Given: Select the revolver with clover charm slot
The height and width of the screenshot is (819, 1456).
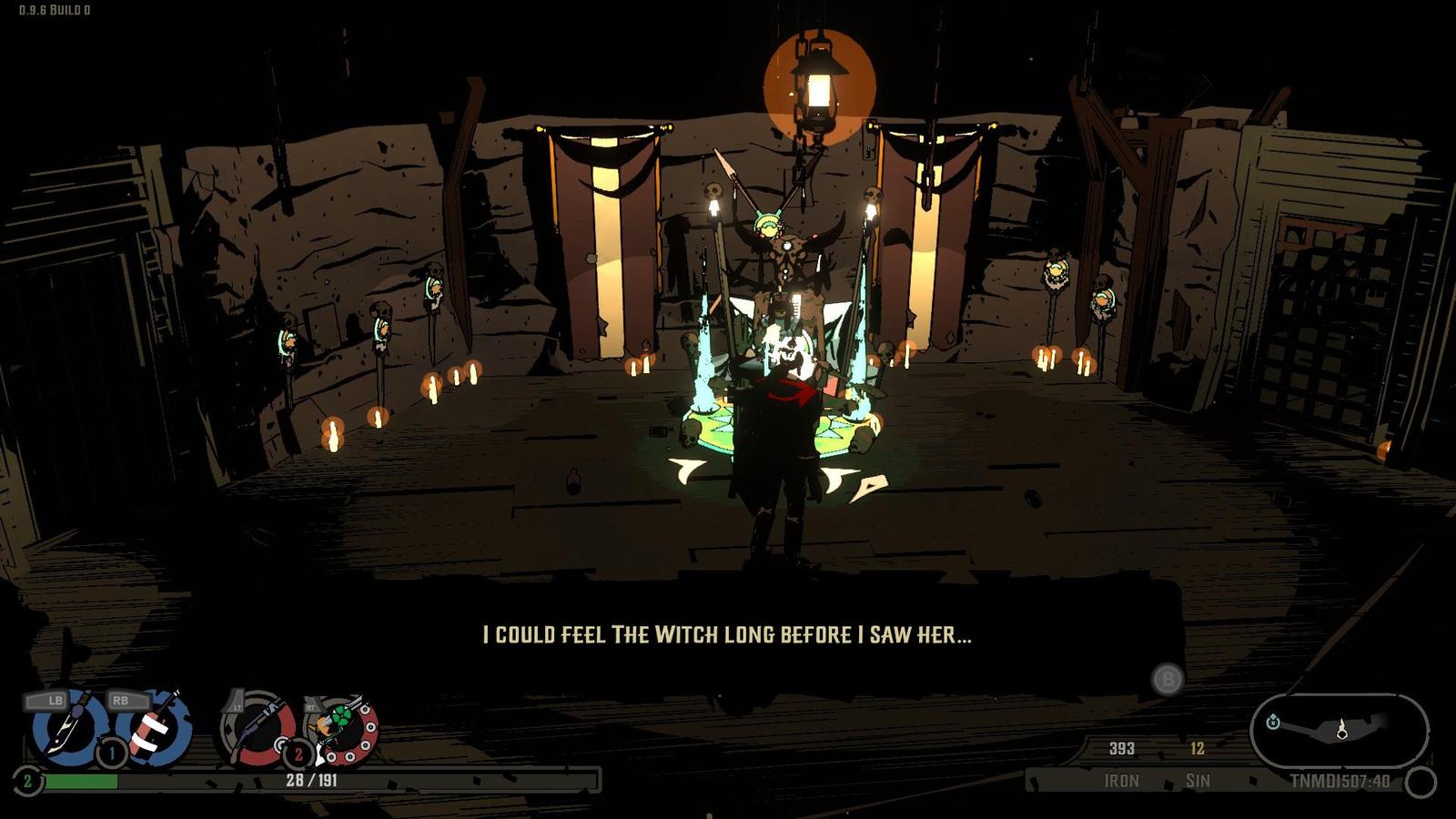Looking at the screenshot, I should pos(343,728).
